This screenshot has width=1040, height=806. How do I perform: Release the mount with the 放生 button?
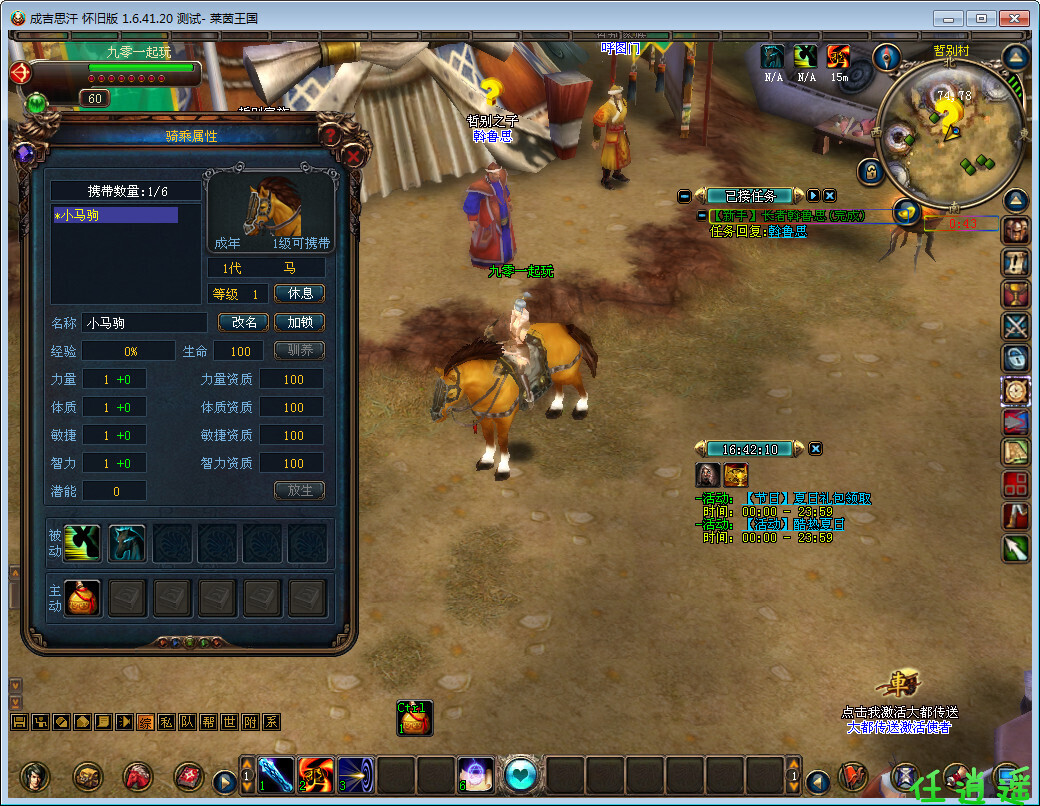click(x=299, y=490)
